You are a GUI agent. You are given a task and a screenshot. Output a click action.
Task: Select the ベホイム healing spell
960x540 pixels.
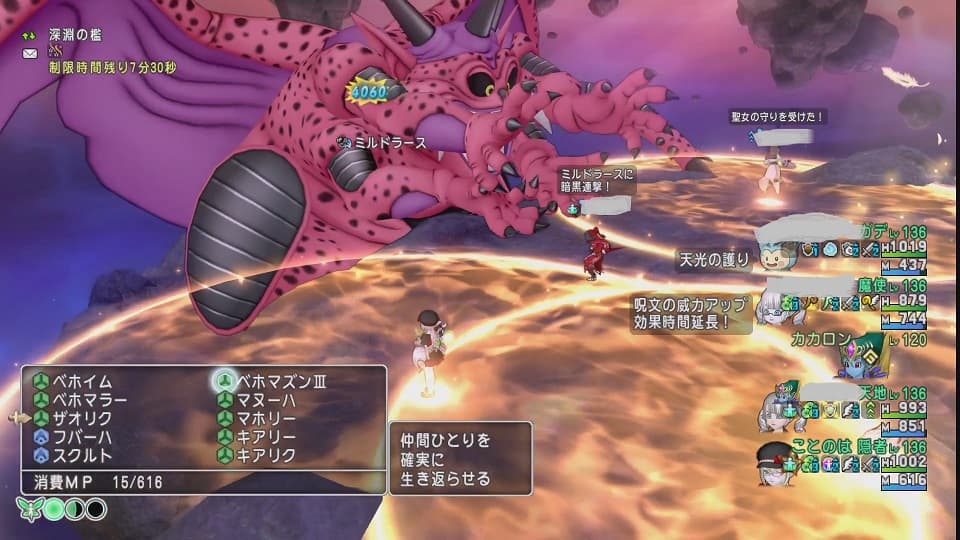82,382
